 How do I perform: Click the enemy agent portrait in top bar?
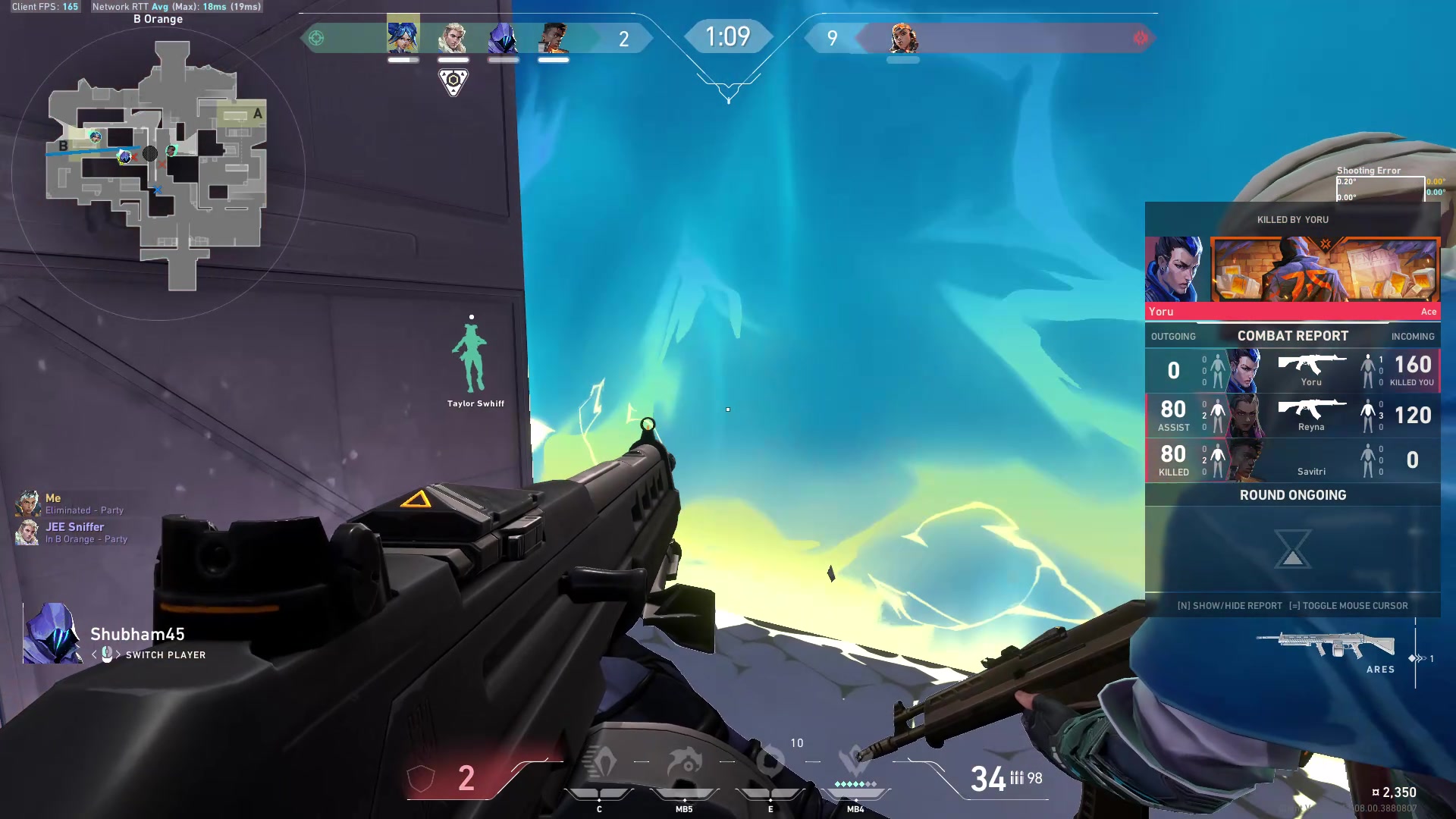click(903, 37)
